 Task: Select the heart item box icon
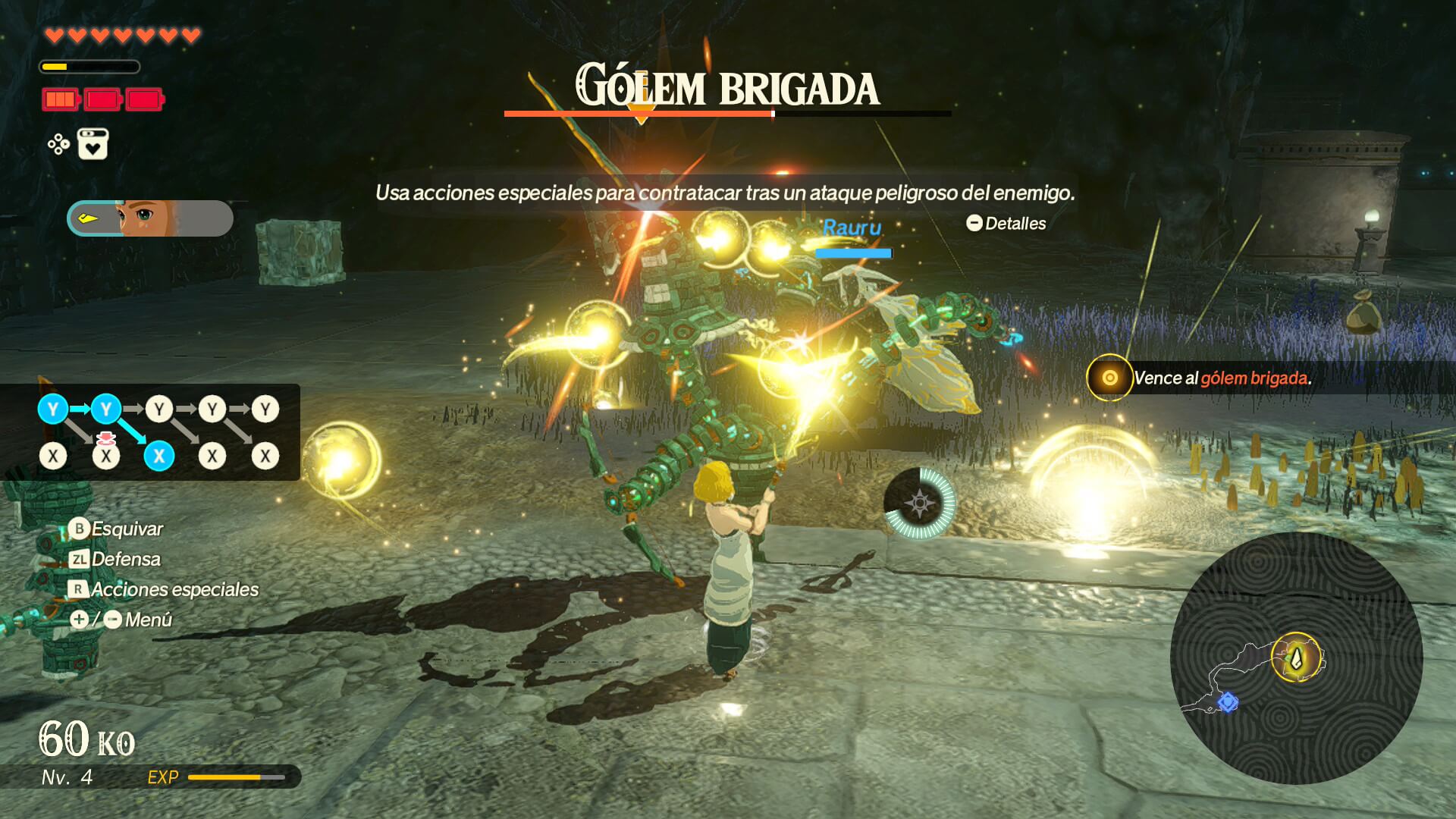[93, 143]
